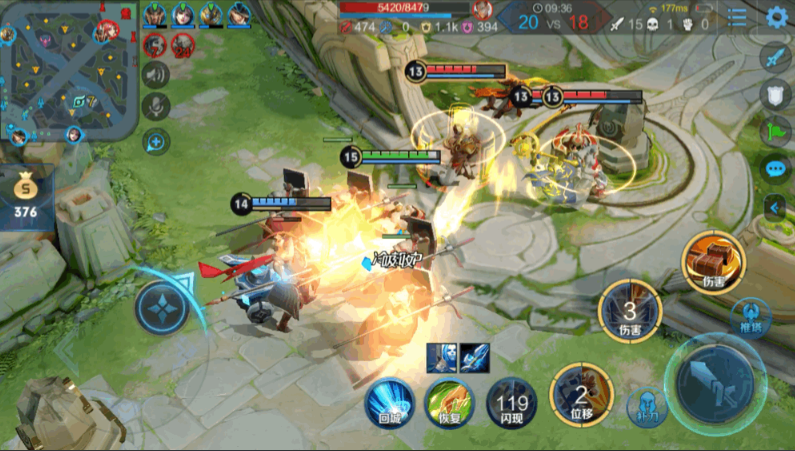Activate the 回城 recall skill

[389, 402]
